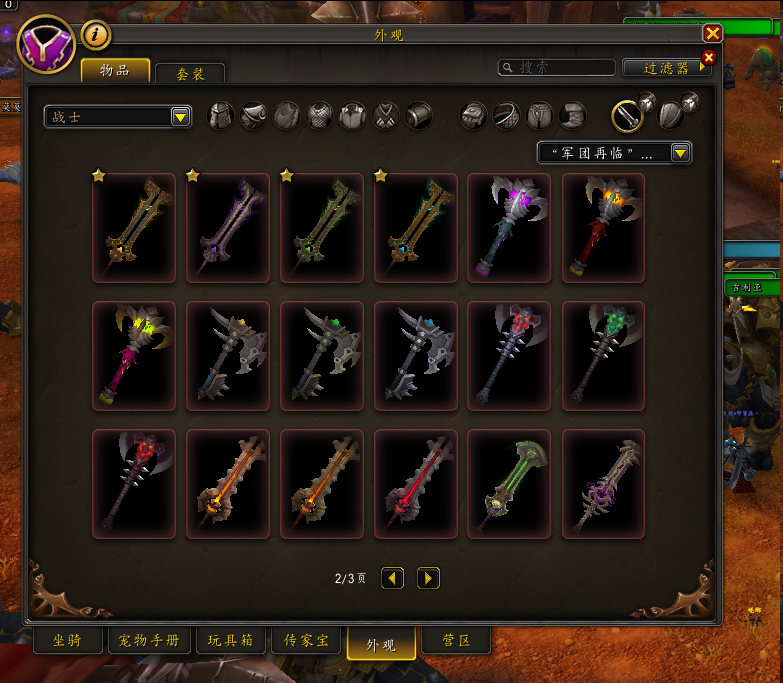Switch to the 宠物手册 pet journal tab

[x=149, y=641]
